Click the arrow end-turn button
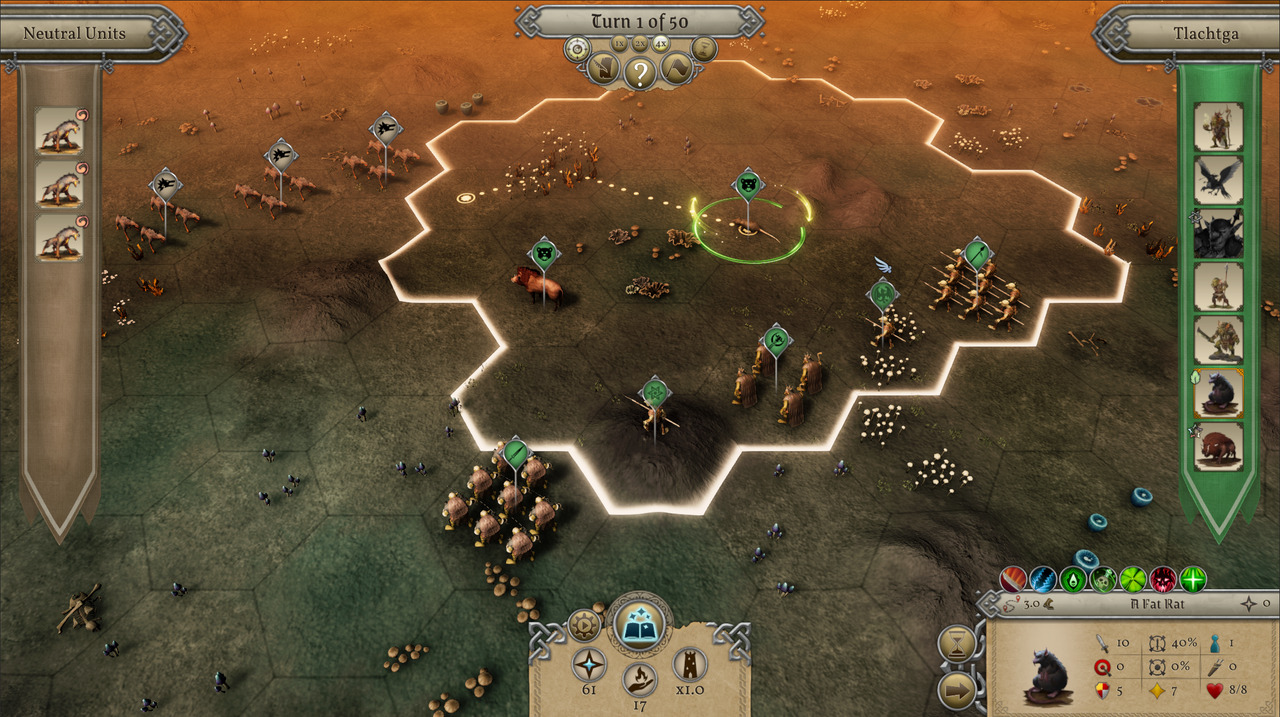The image size is (1280, 717). [x=957, y=689]
